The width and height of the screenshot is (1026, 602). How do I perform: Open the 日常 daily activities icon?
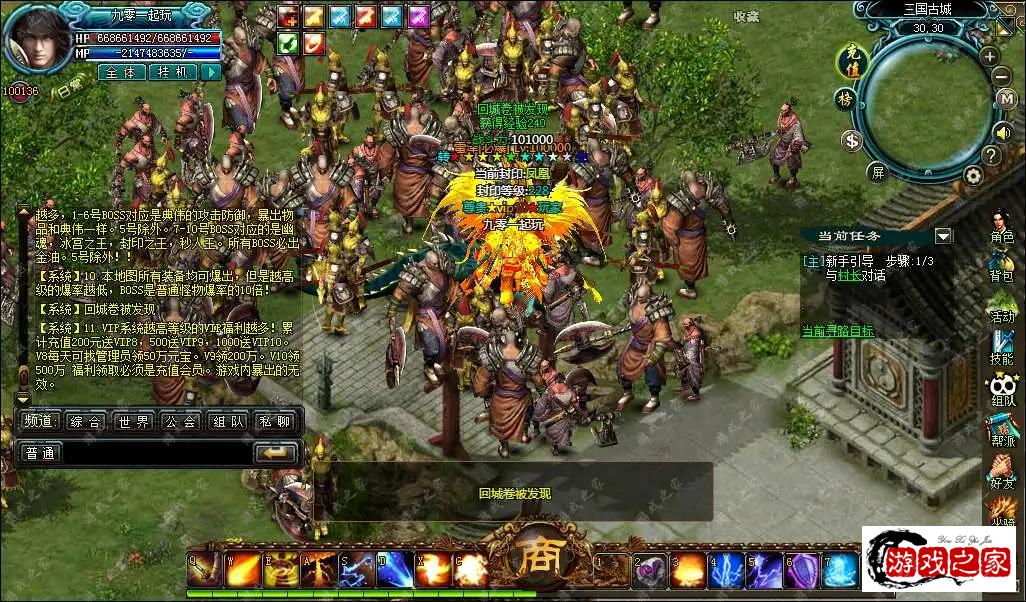[x=69, y=89]
